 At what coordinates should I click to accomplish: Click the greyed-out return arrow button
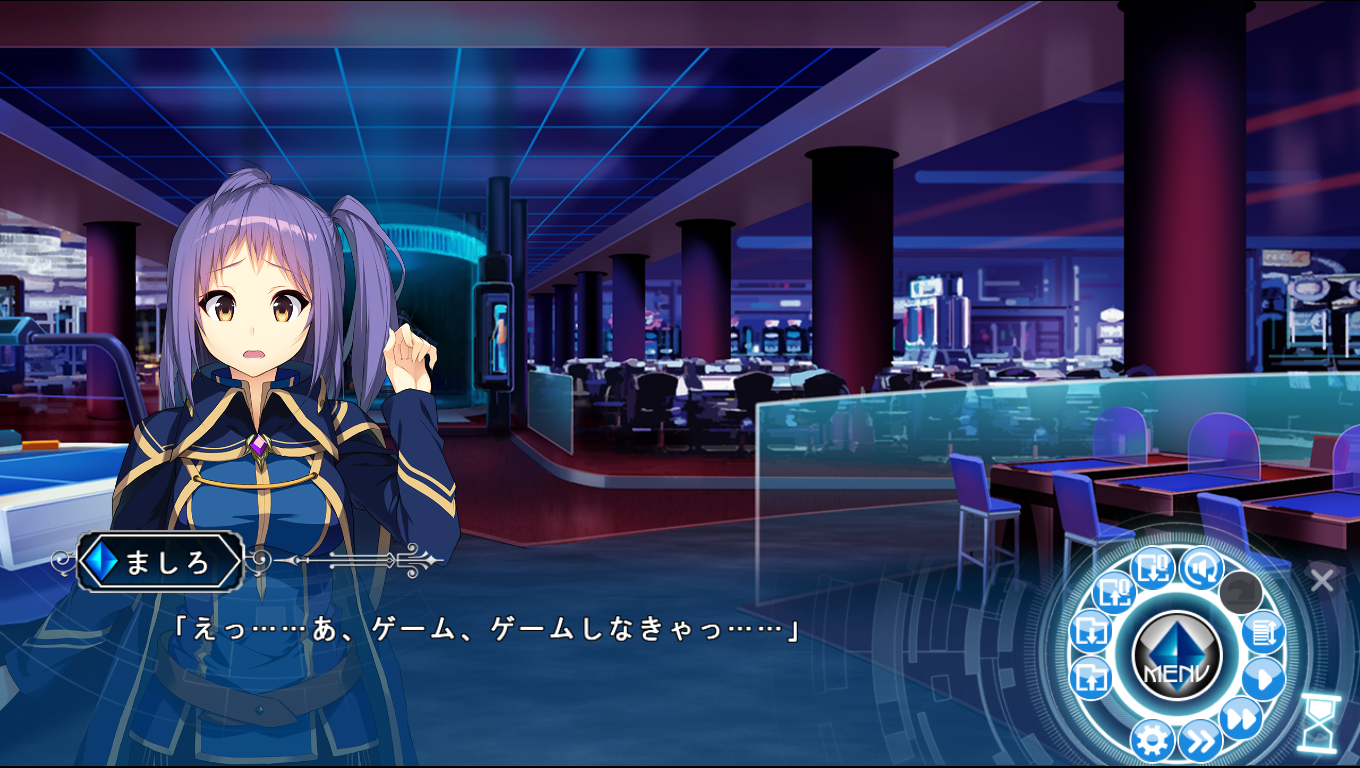tap(1240, 593)
